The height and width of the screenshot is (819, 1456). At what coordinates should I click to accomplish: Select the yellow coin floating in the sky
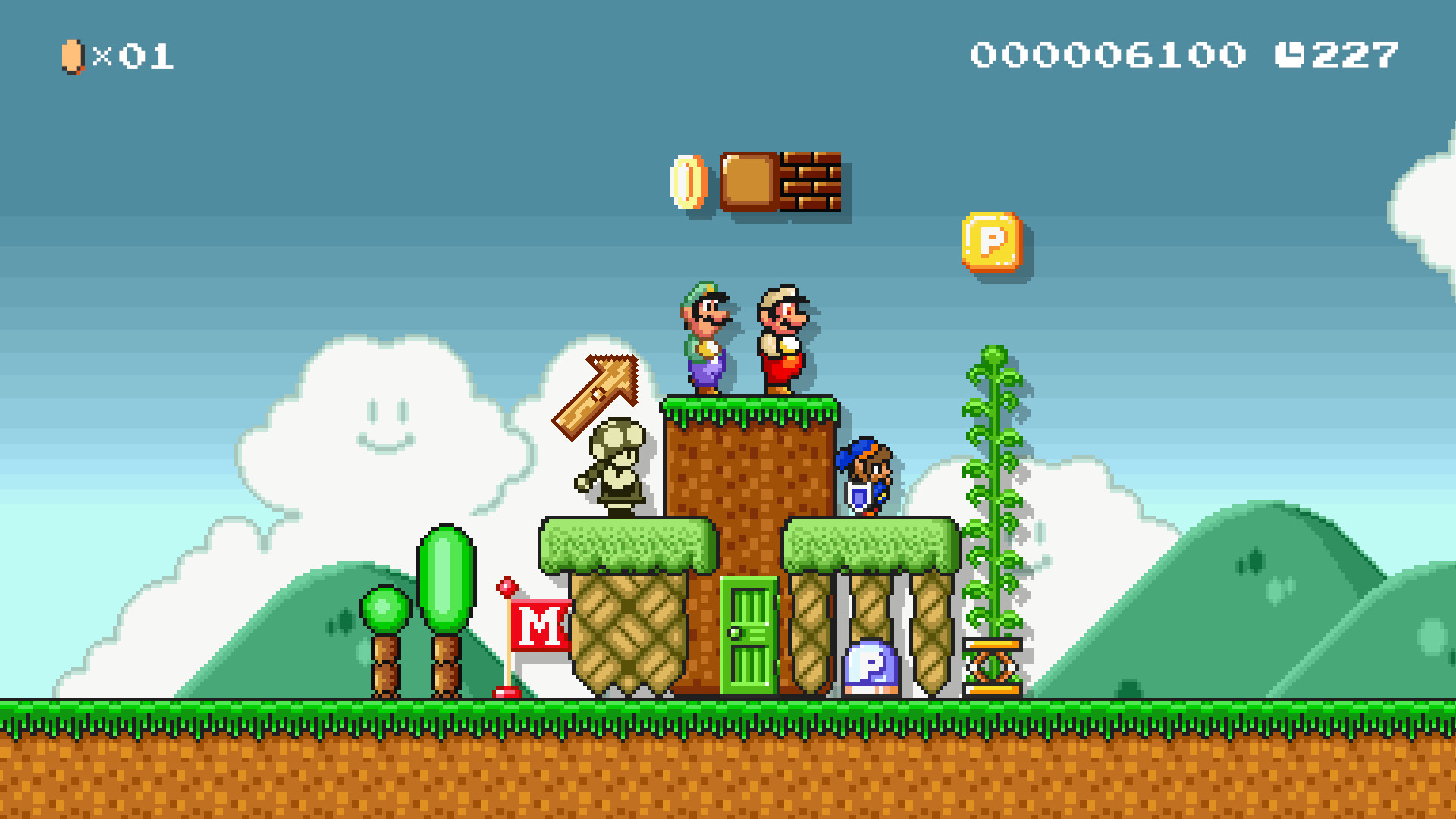point(689,184)
